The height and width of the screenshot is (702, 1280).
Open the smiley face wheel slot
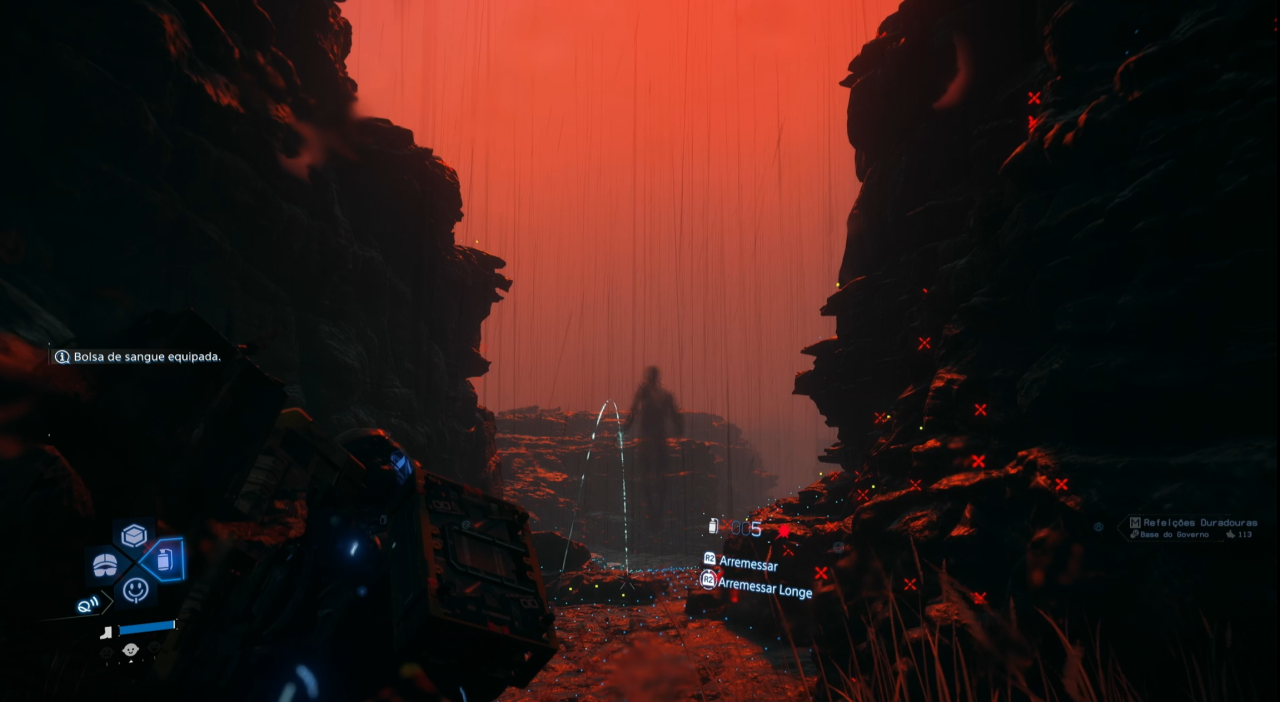coord(135,590)
